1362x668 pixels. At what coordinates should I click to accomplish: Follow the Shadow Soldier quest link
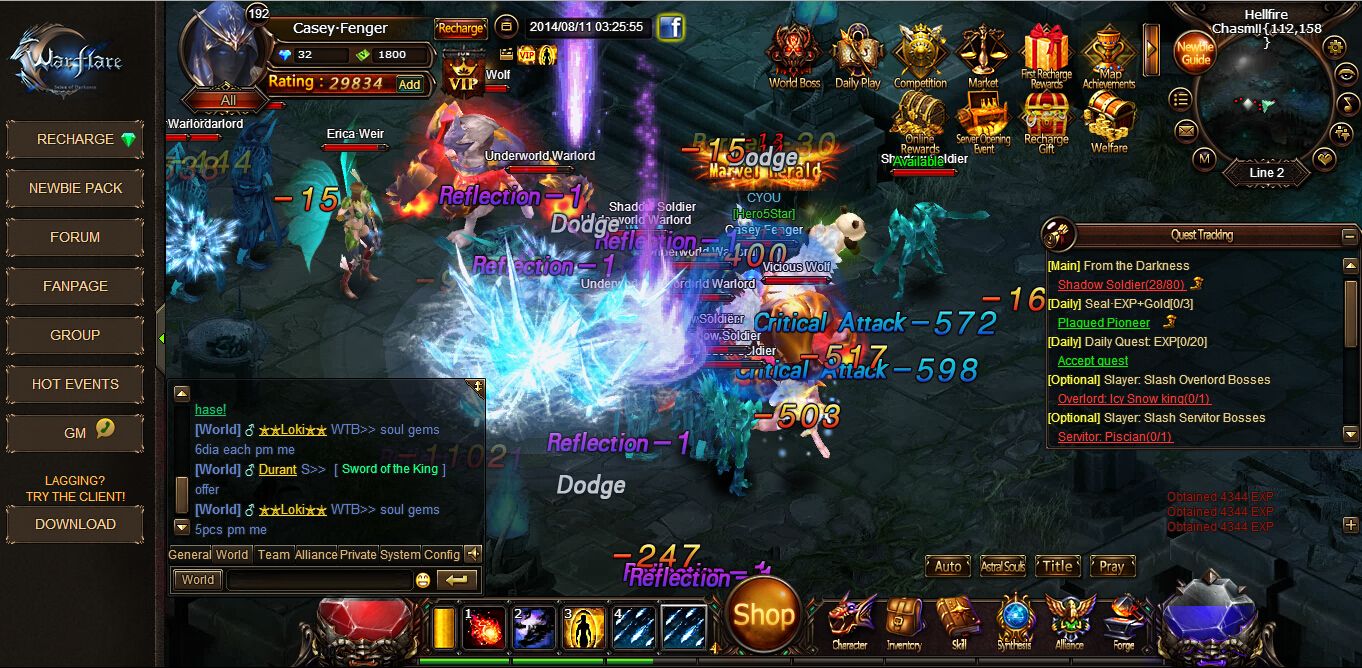(x=1121, y=285)
